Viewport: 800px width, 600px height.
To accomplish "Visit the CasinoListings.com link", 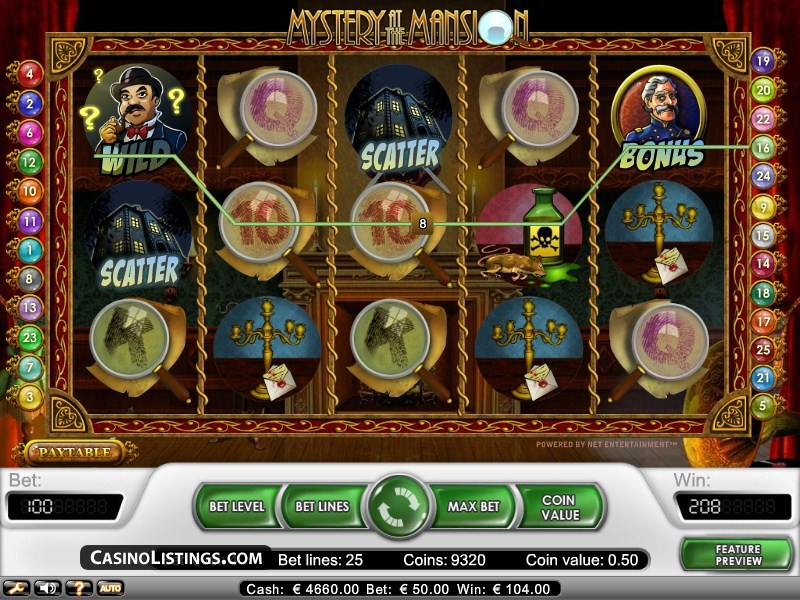I will coord(177,558).
